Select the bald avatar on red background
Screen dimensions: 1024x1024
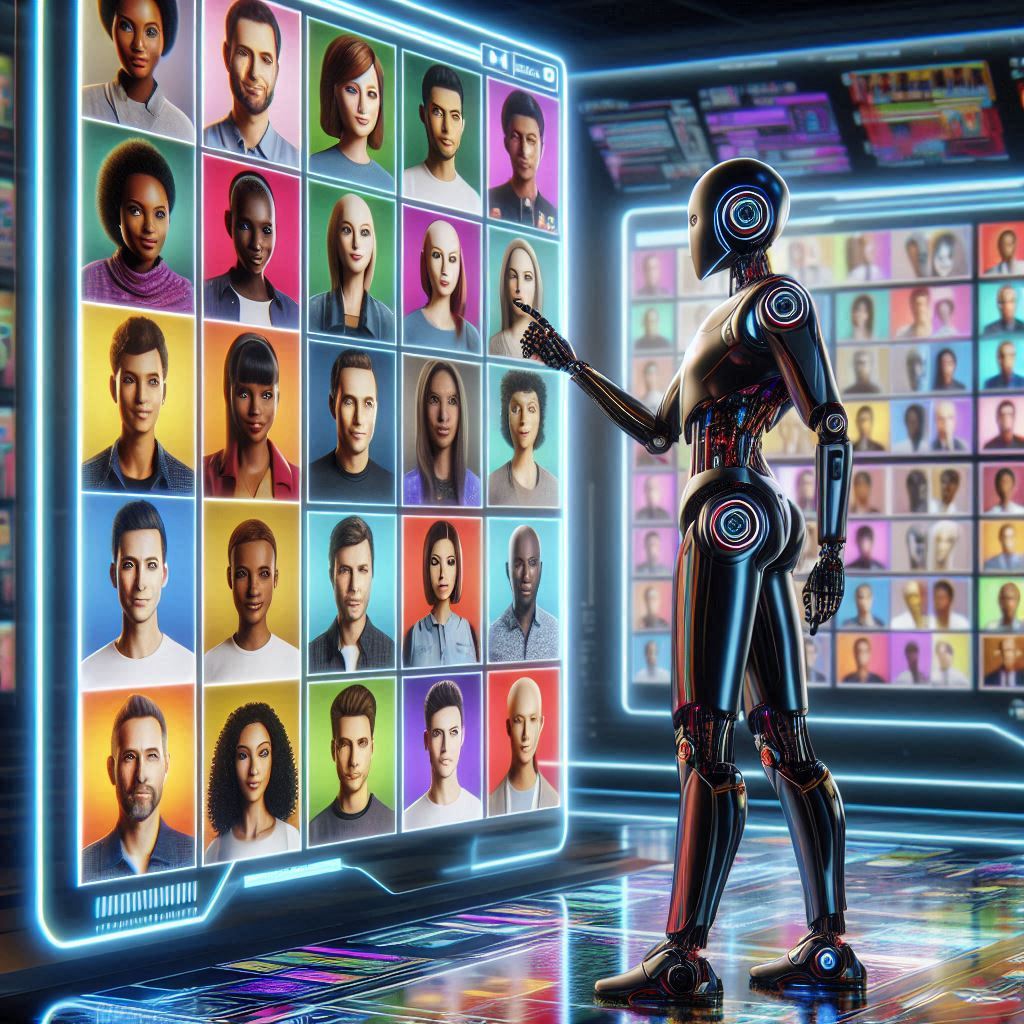tap(523, 740)
